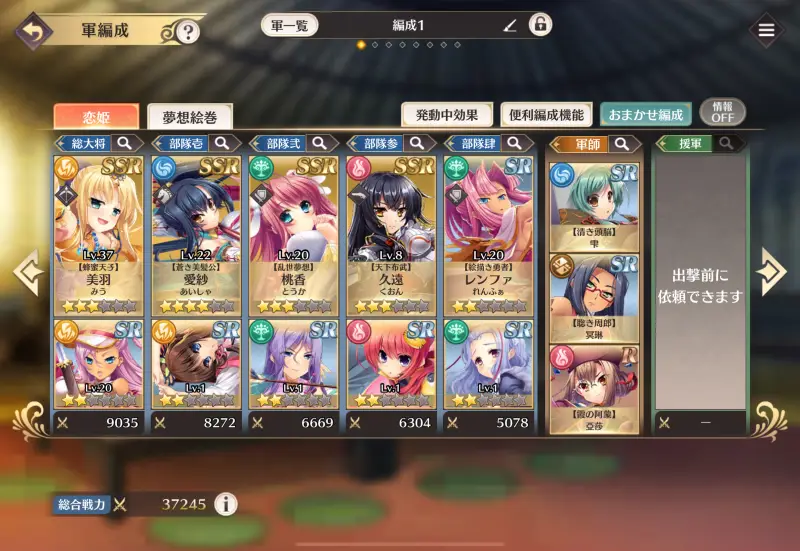Viewport: 800px width, 551px height.
Task: Open the hamburger main menu
Action: 766,30
